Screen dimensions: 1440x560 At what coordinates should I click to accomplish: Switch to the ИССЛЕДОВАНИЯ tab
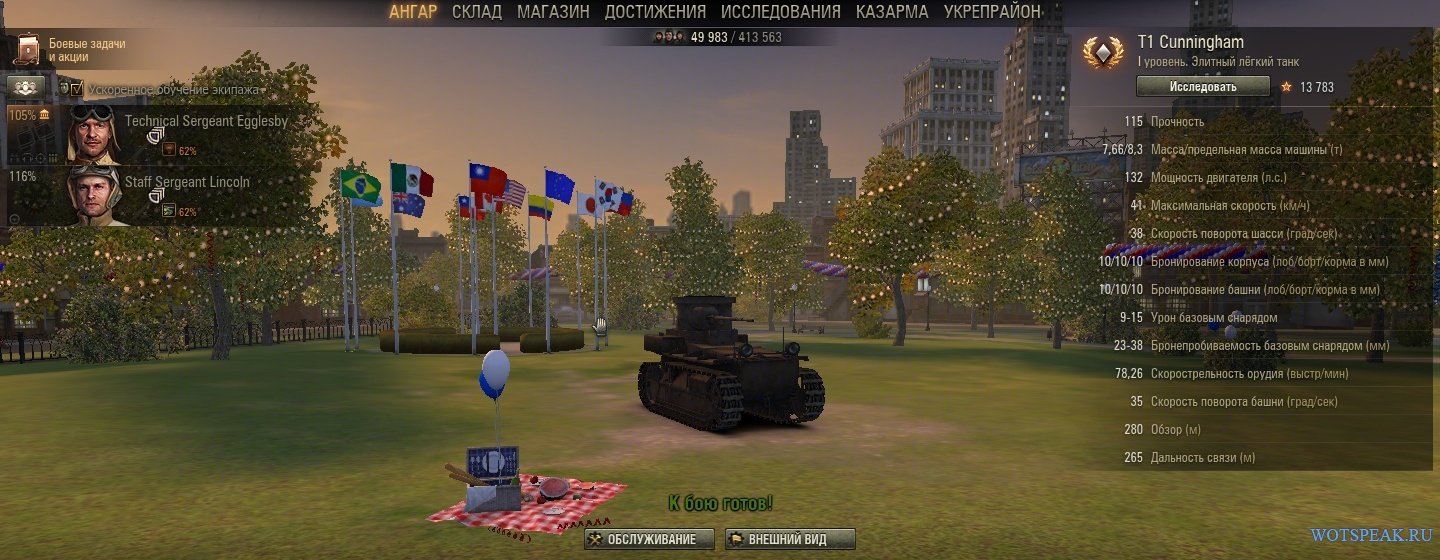(x=781, y=12)
